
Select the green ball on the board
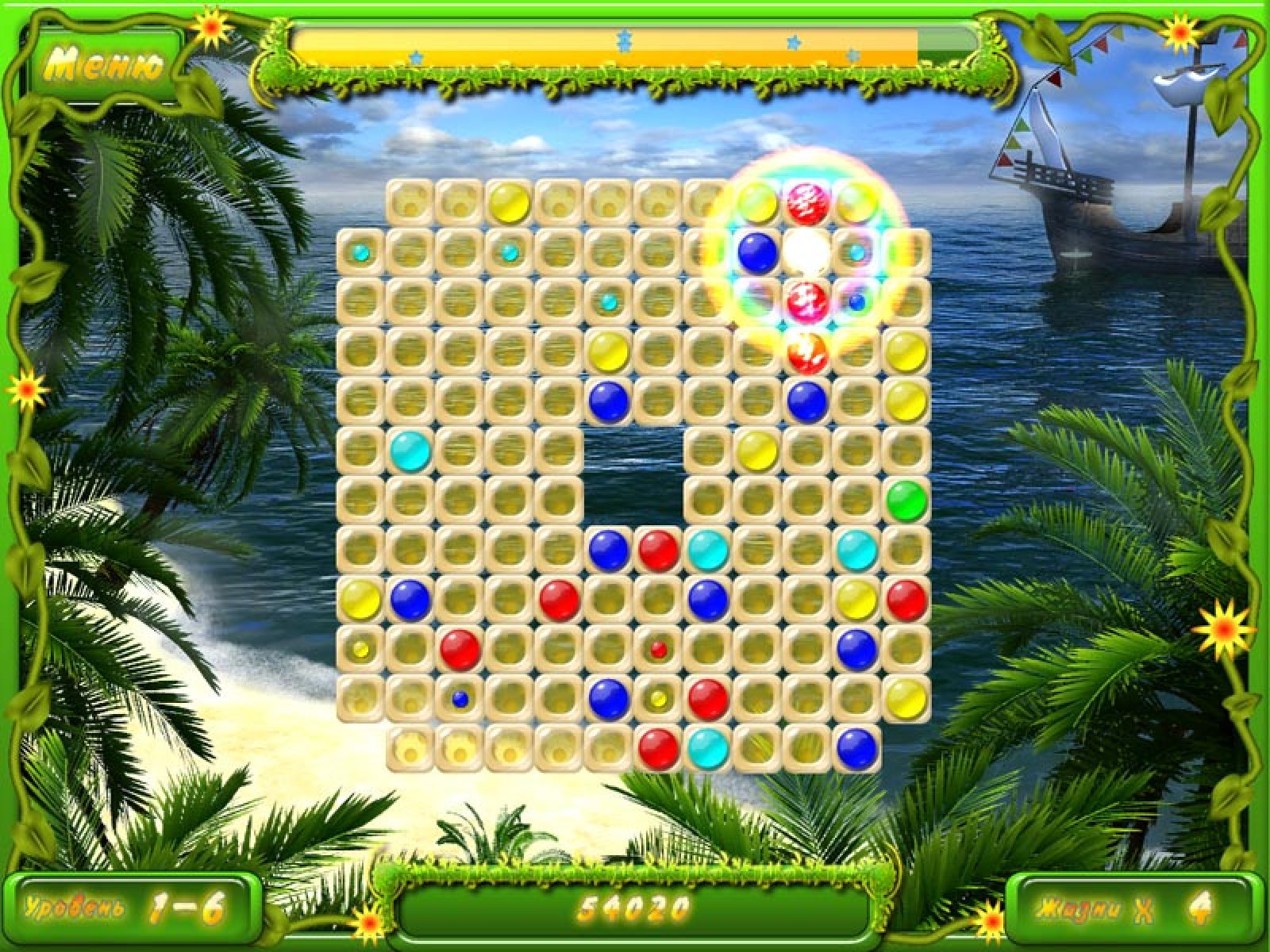[x=906, y=501]
